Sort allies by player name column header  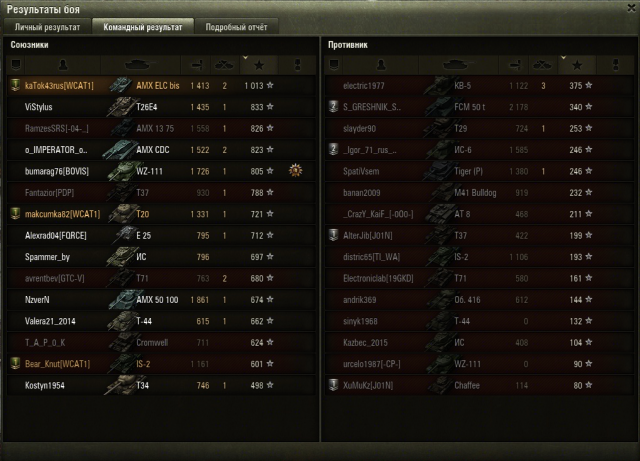click(x=60, y=65)
